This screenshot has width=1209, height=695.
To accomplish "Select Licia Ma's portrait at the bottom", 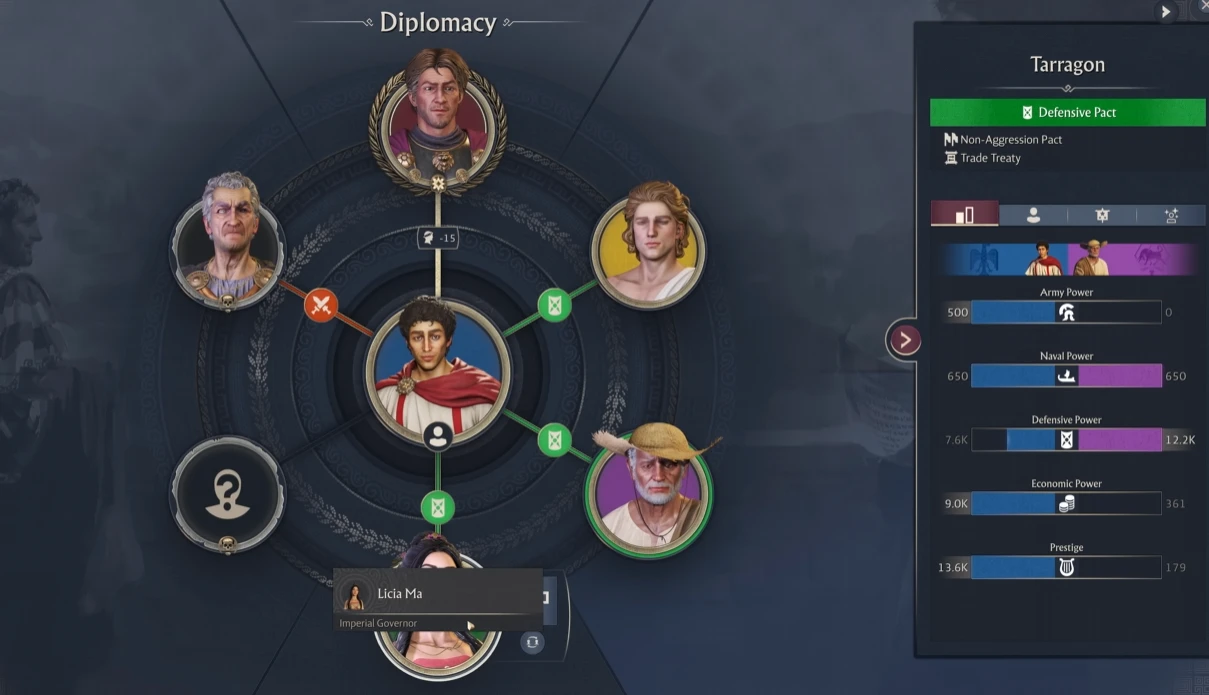I will click(438, 650).
